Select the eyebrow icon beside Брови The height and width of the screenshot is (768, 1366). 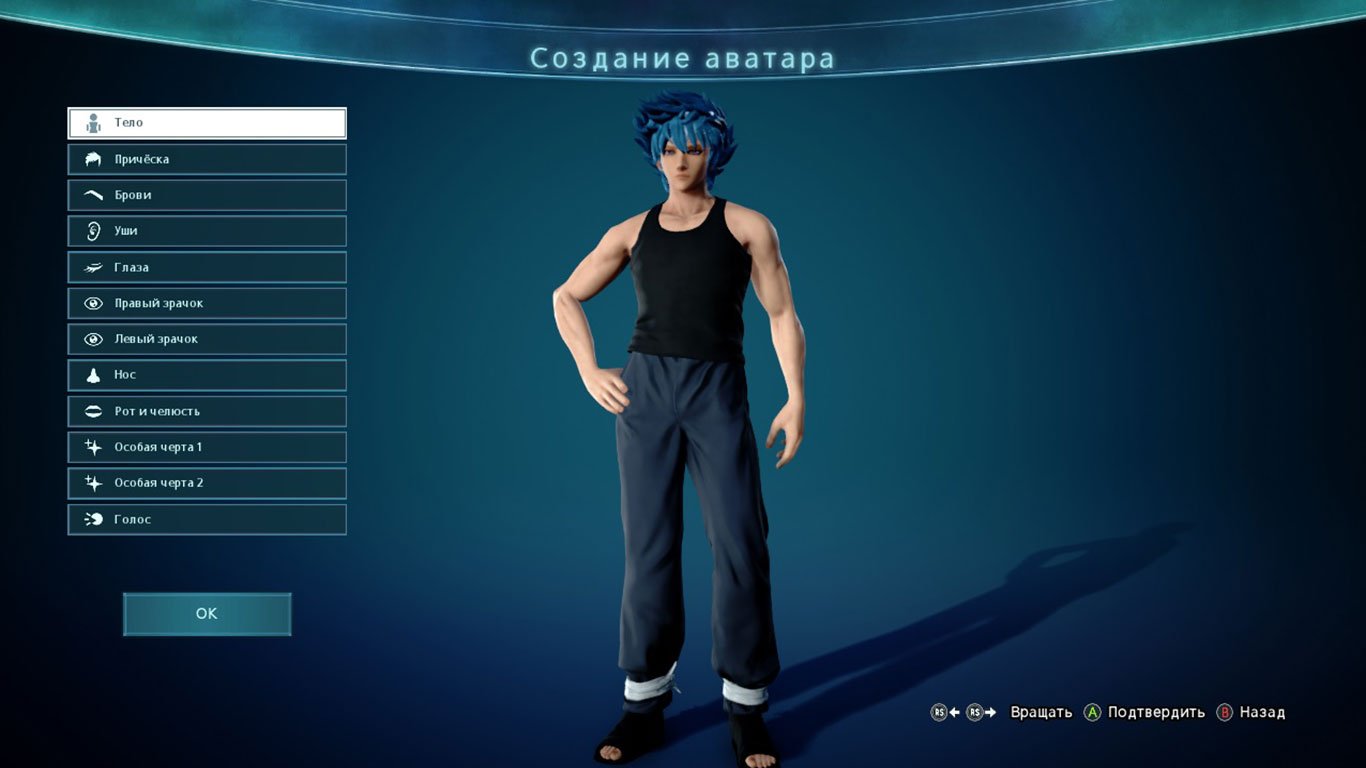click(93, 194)
